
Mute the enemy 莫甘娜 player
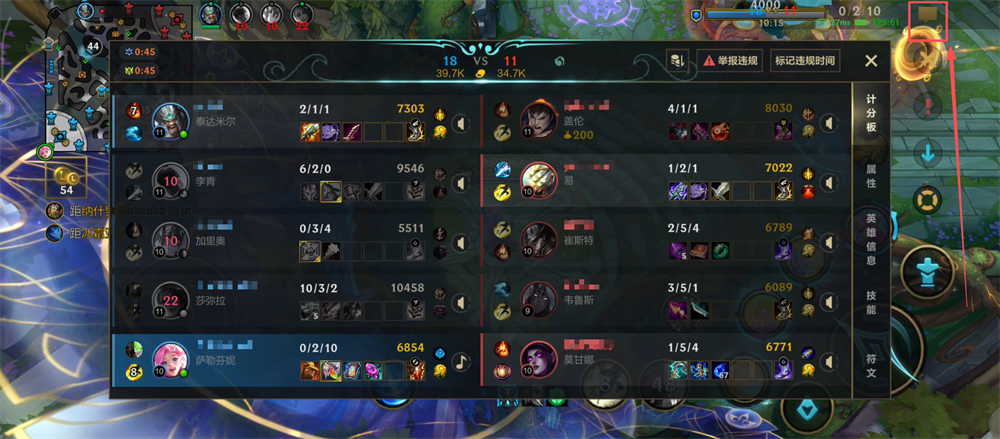click(x=828, y=362)
